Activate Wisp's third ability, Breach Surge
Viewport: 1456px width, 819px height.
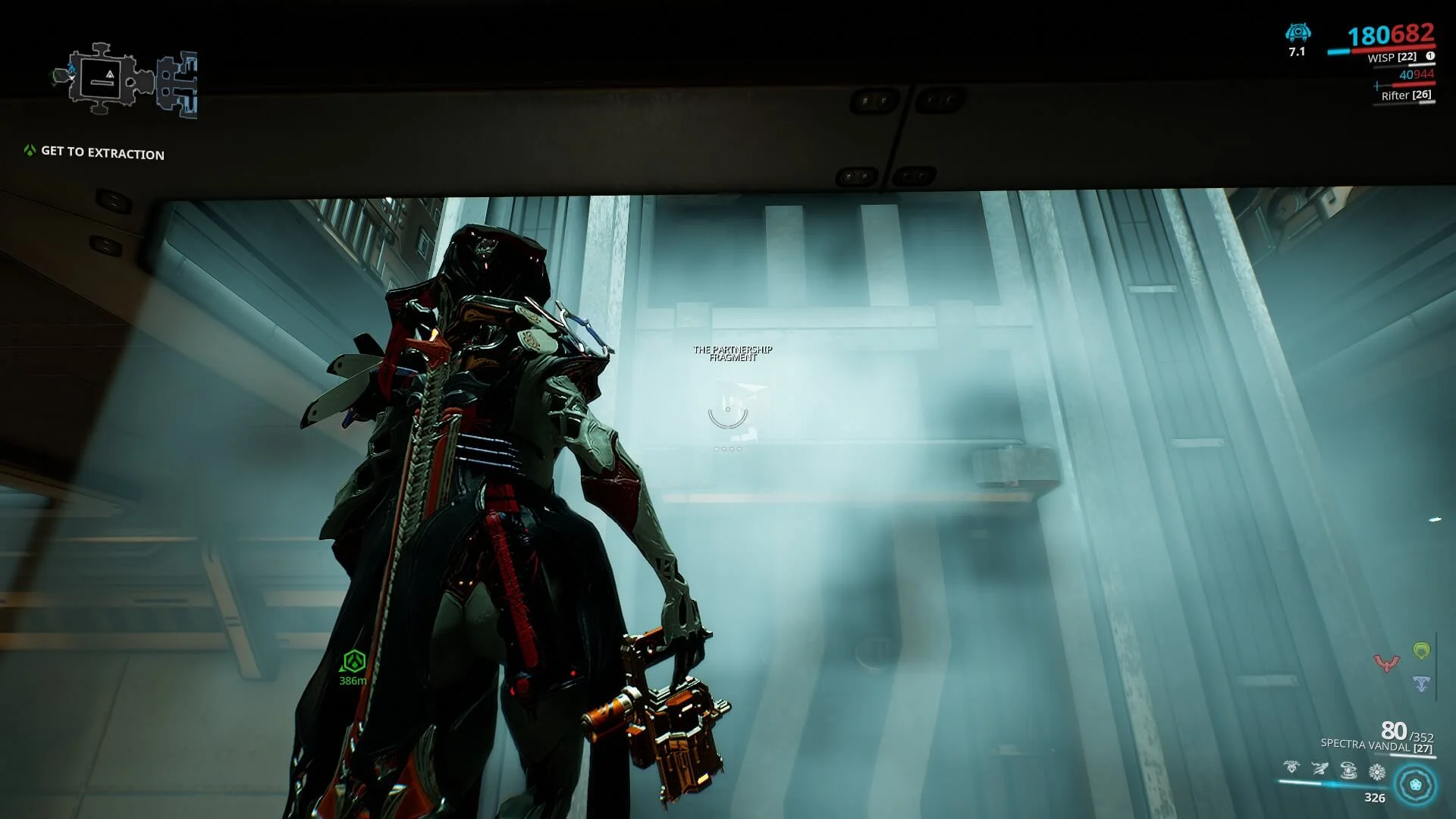[x=1348, y=771]
